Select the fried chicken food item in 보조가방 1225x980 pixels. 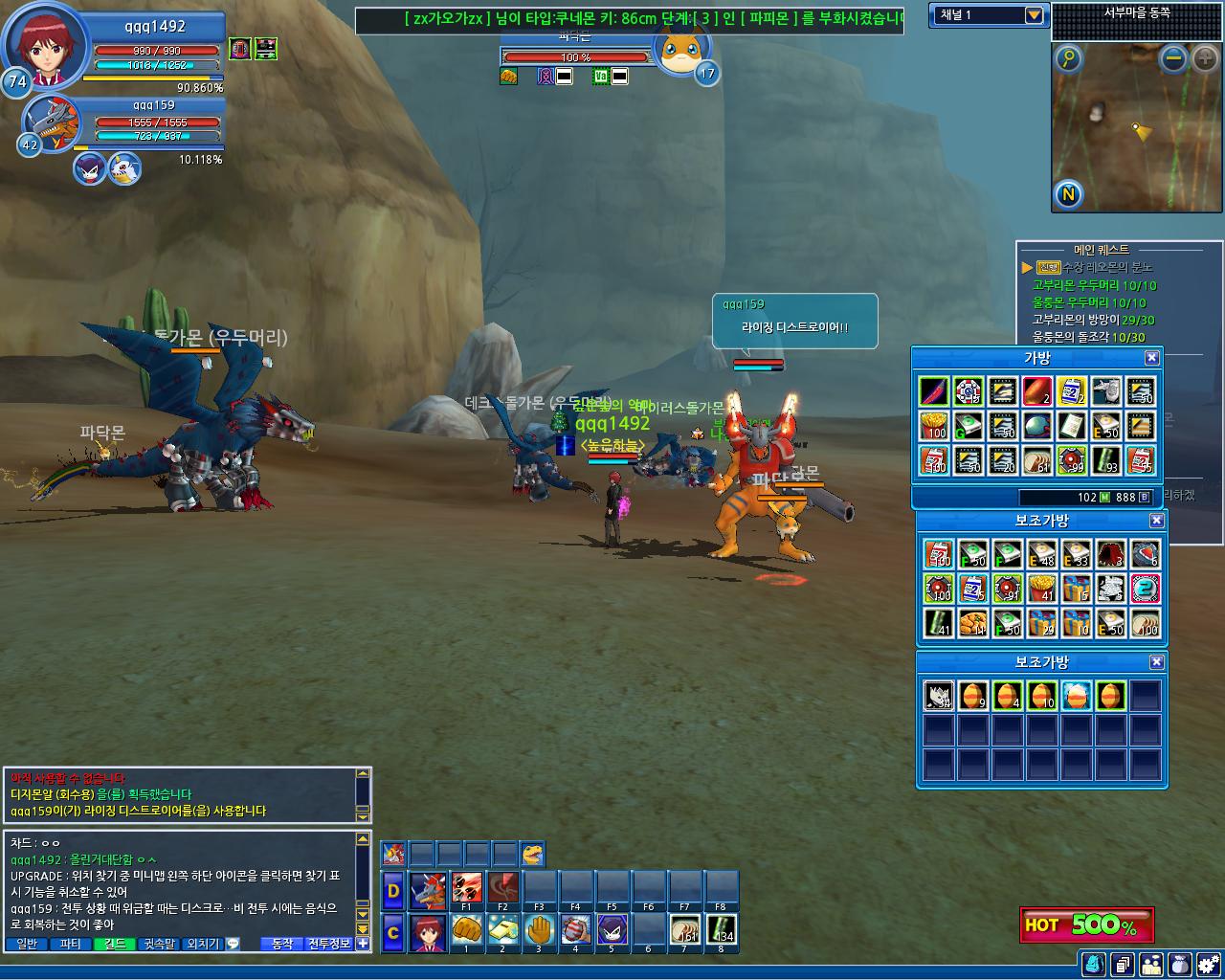[x=972, y=623]
